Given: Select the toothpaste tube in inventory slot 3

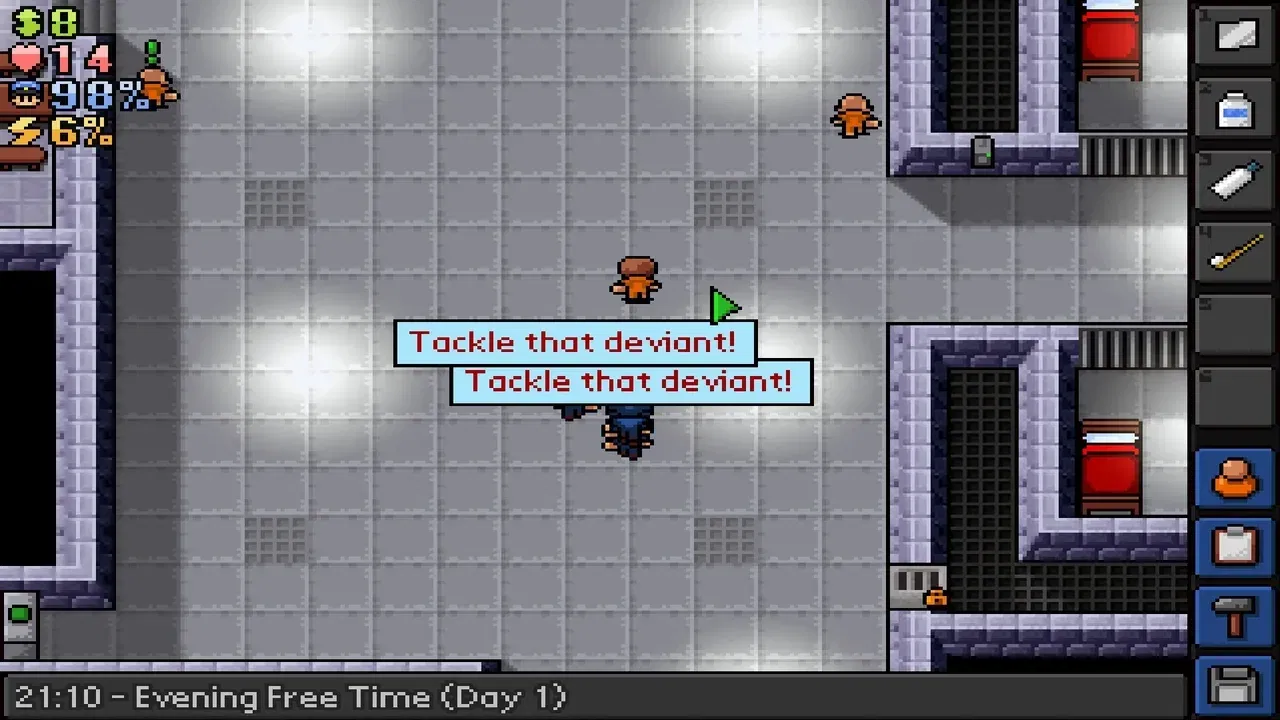Looking at the screenshot, I should click(x=1237, y=180).
